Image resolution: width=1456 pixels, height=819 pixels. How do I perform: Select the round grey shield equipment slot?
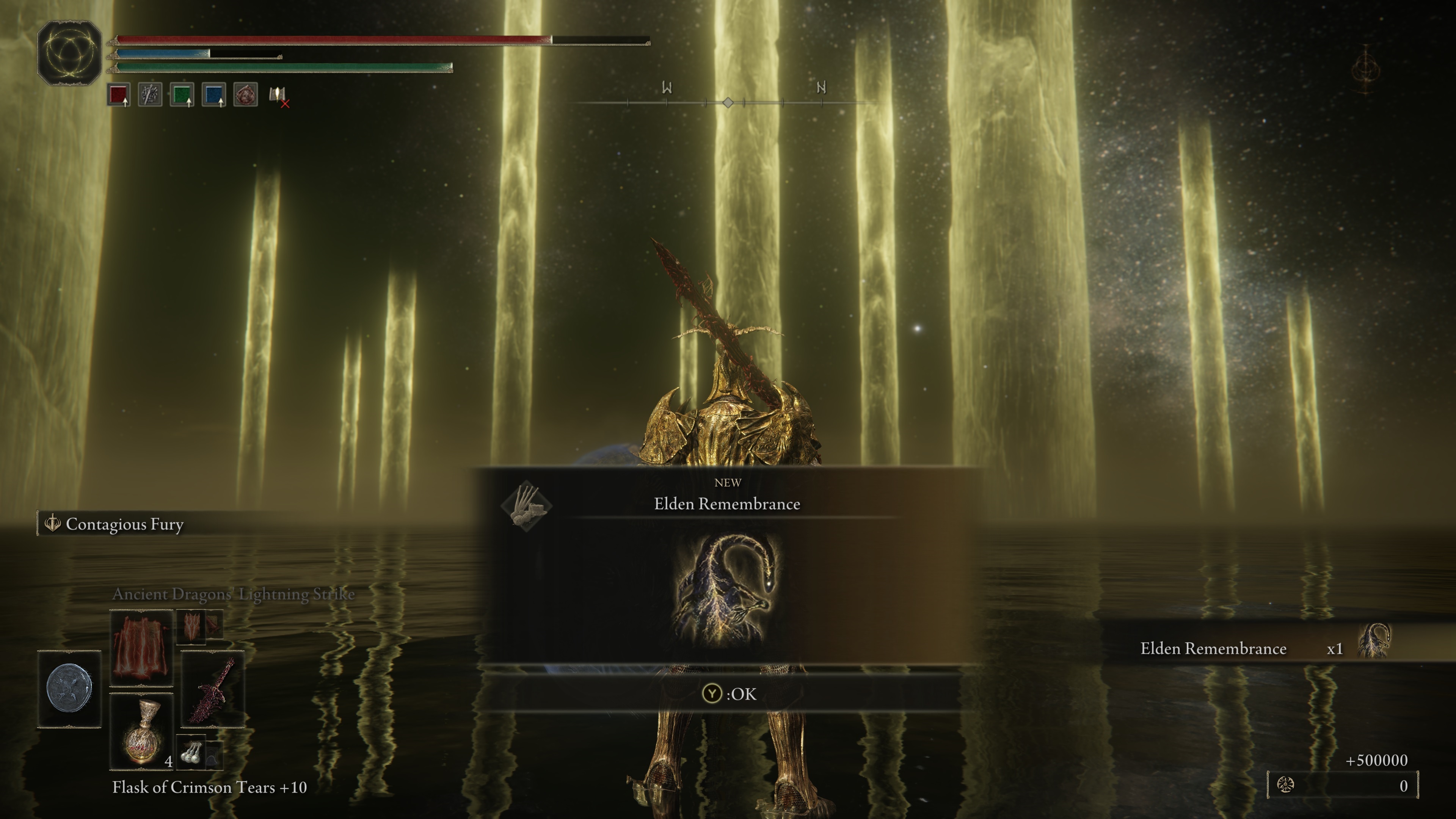pos(69,689)
